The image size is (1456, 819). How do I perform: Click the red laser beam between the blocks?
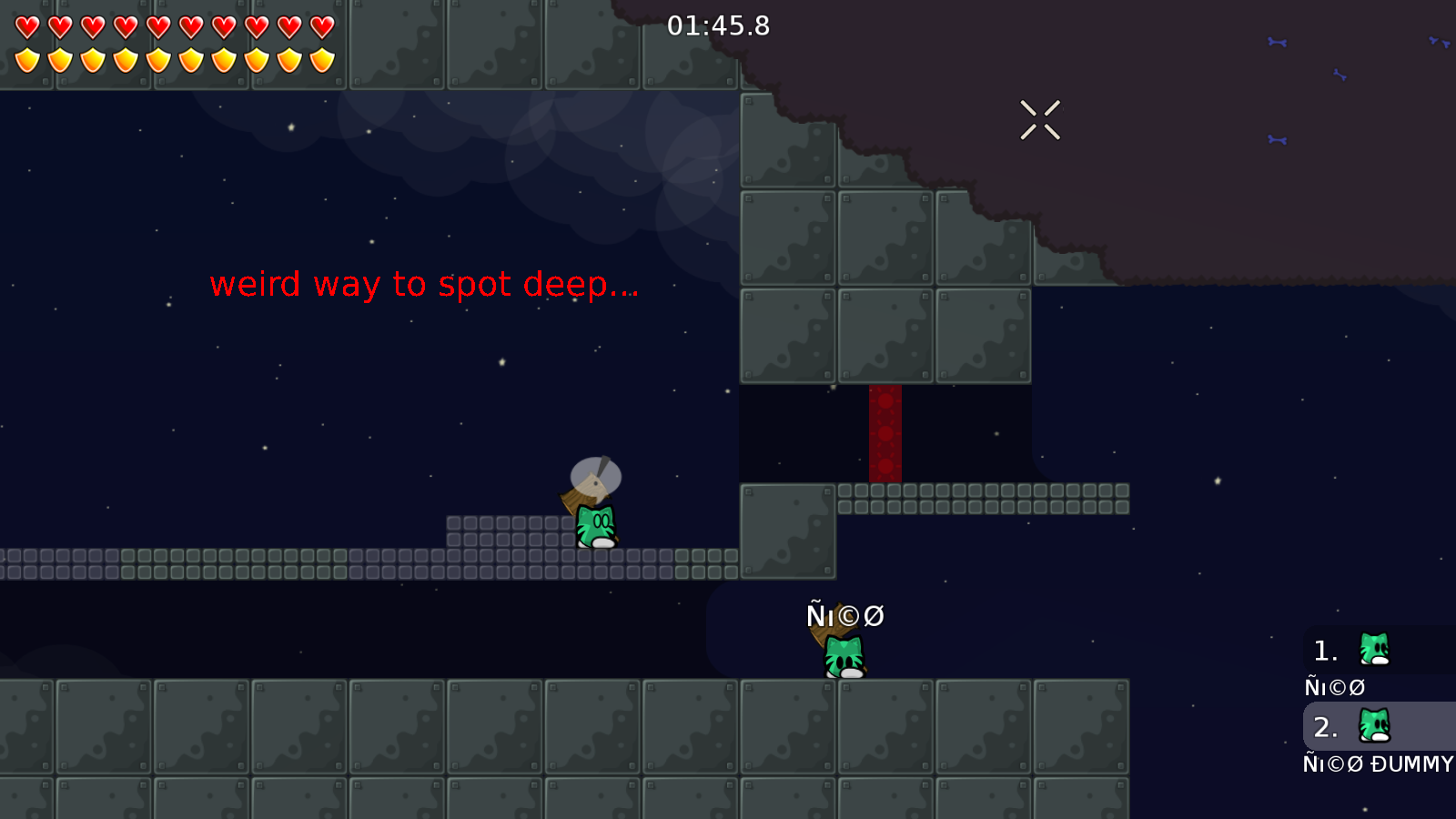885,432
